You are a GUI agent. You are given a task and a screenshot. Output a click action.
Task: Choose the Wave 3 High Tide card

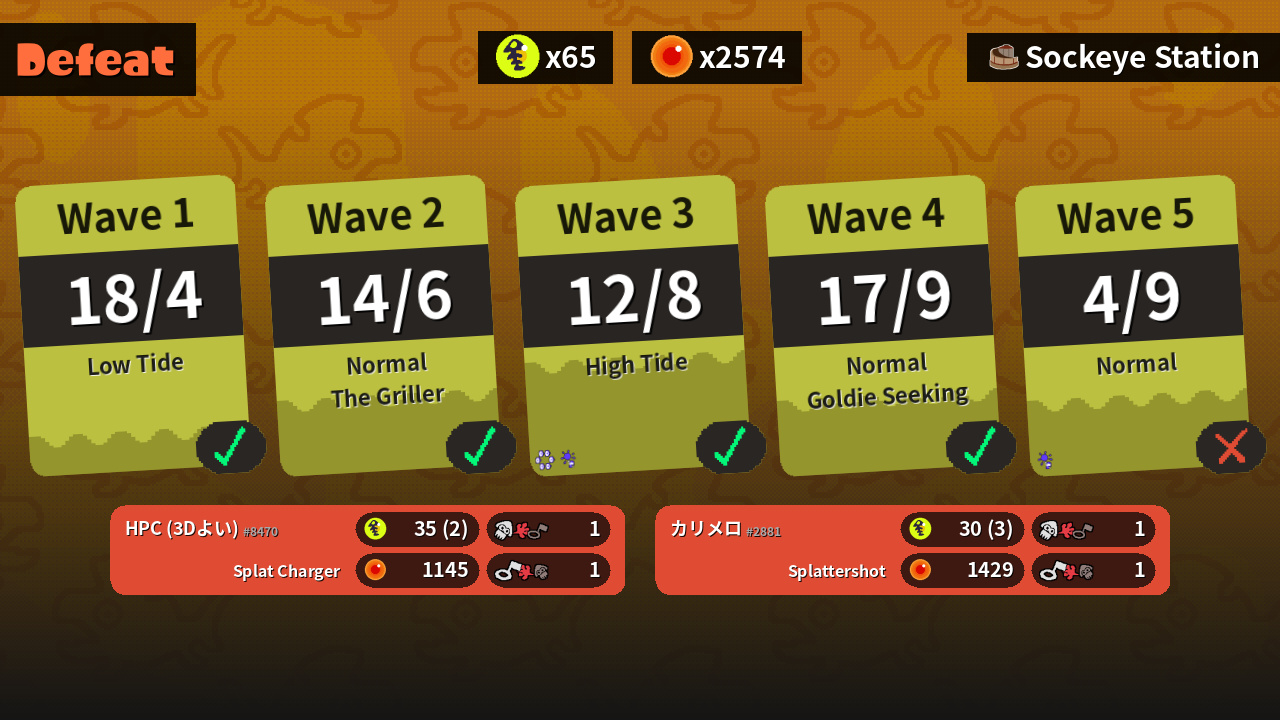click(x=633, y=325)
